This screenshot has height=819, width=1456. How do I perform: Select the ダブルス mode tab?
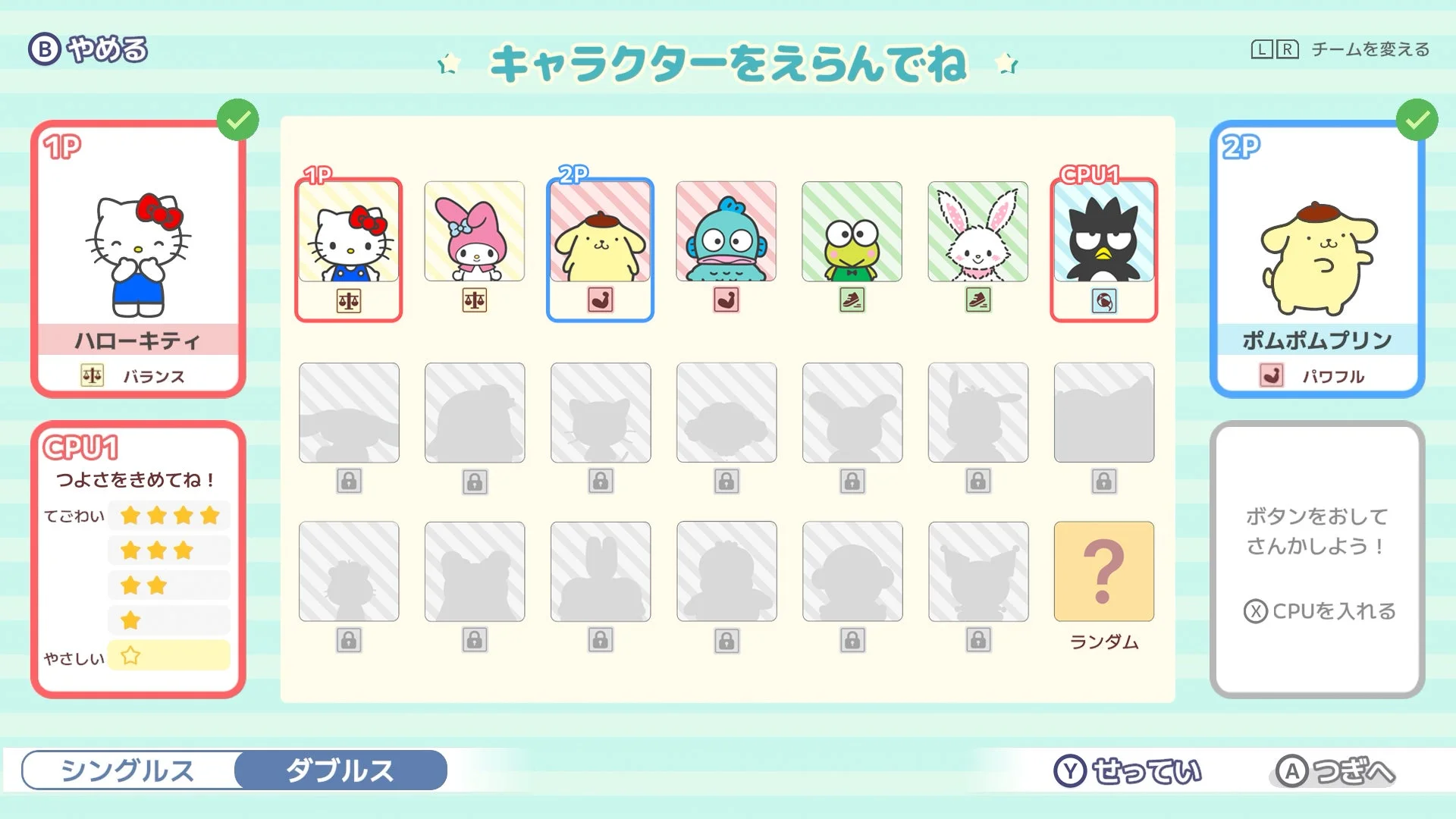(340, 771)
